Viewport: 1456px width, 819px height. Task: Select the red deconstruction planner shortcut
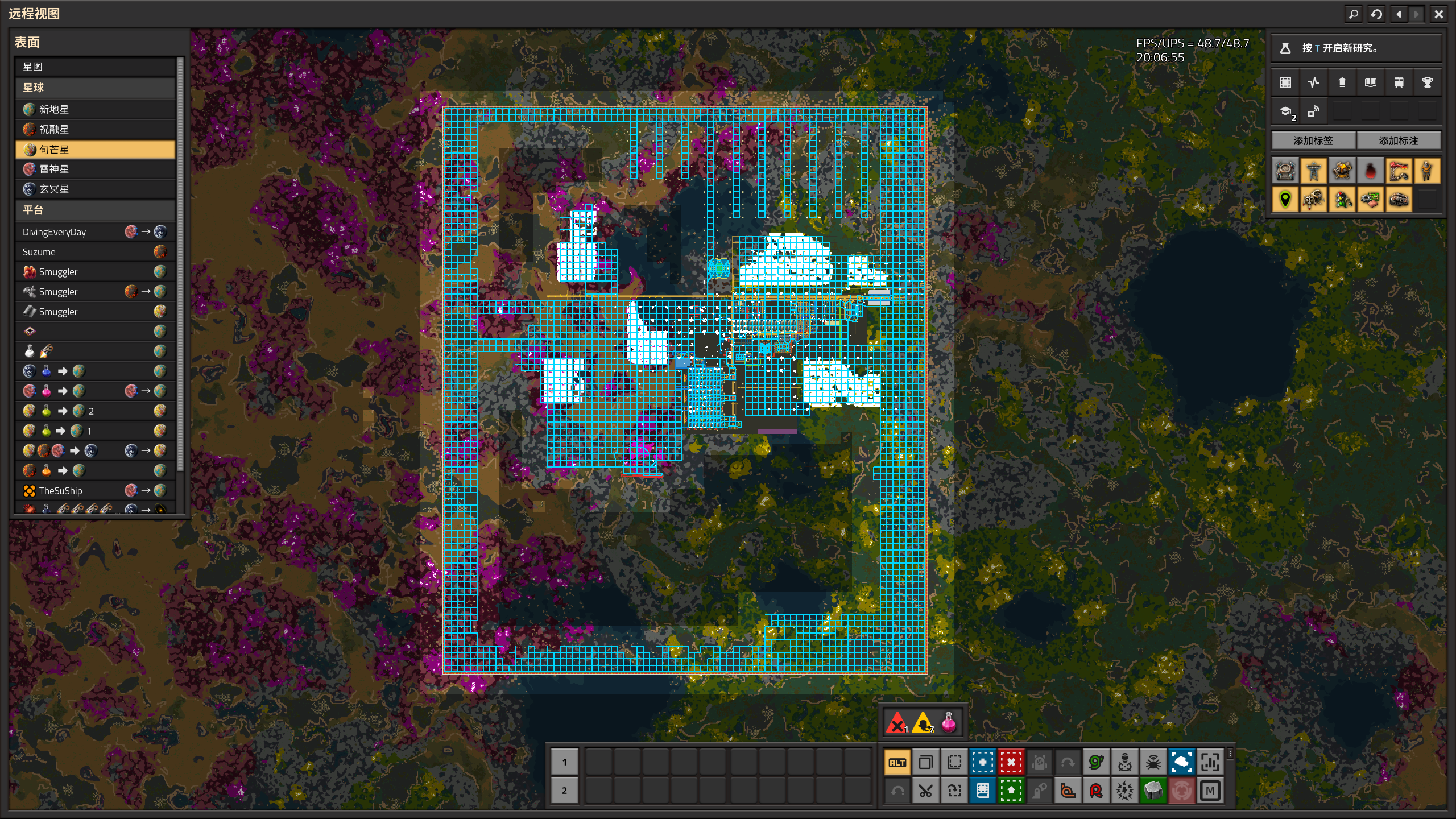(1011, 763)
